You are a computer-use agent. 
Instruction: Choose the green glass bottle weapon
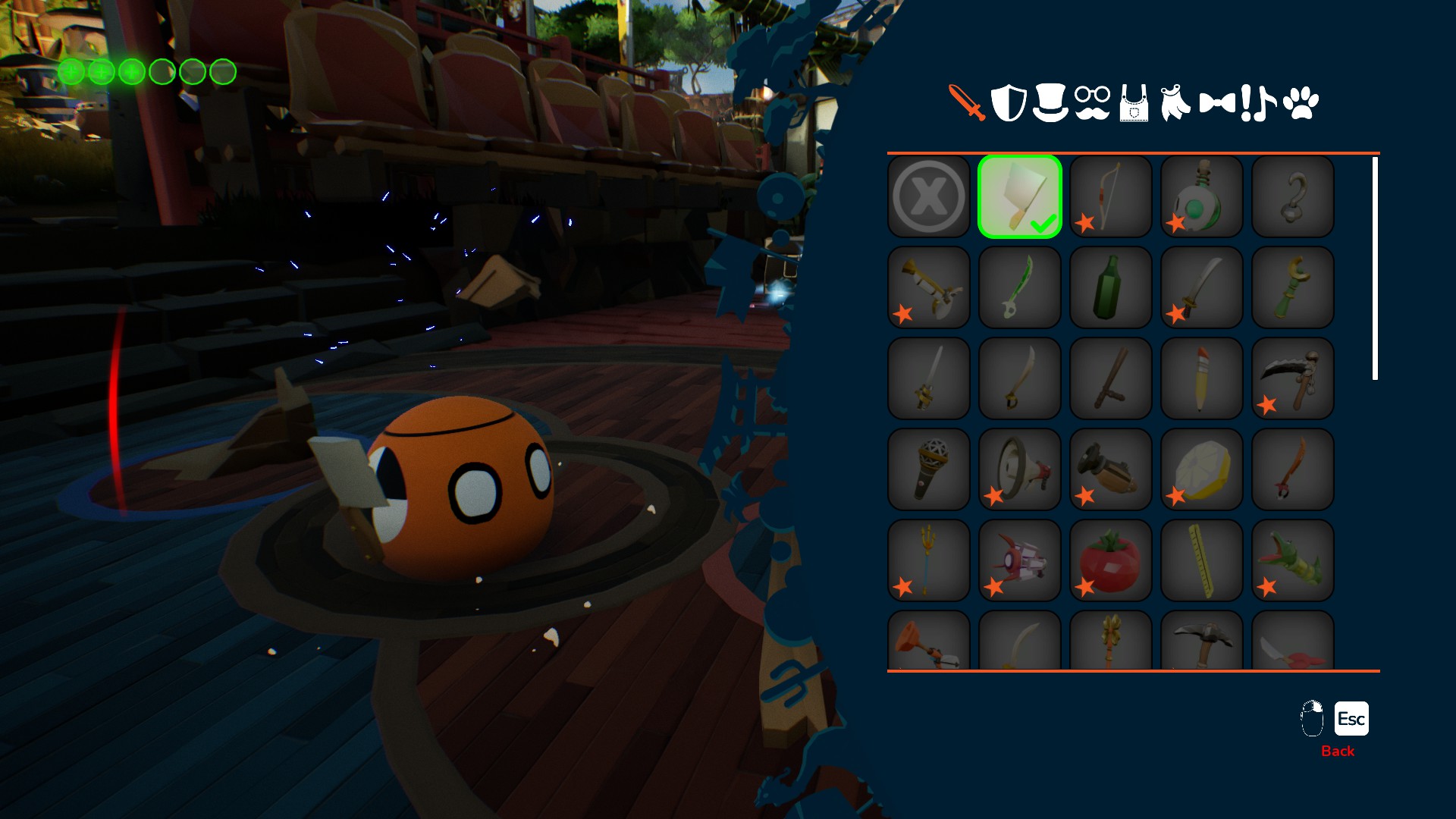[1111, 287]
